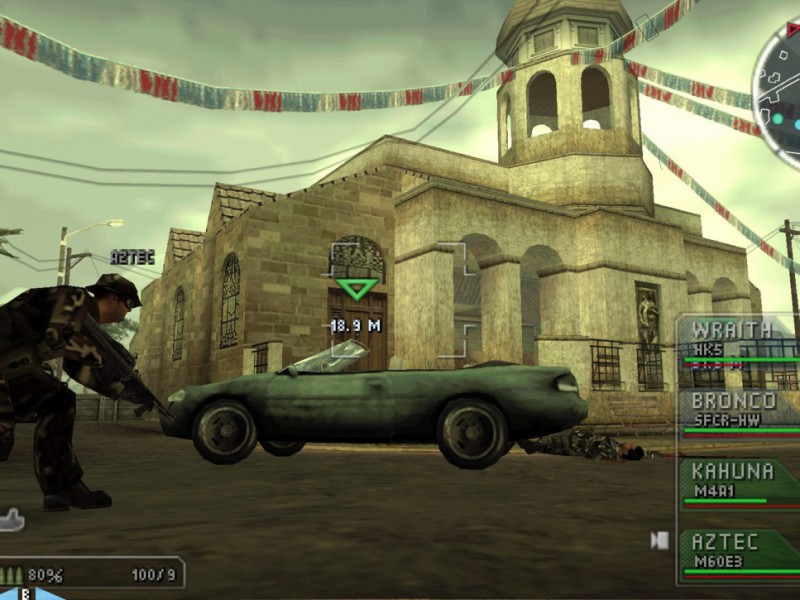Pick the KAHUNA team member entry
Screen dimensions: 800x600
pos(740,482)
